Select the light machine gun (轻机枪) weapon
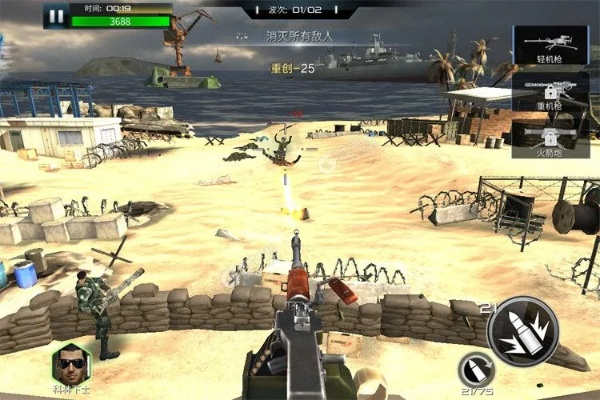The height and width of the screenshot is (400, 600). (550, 46)
